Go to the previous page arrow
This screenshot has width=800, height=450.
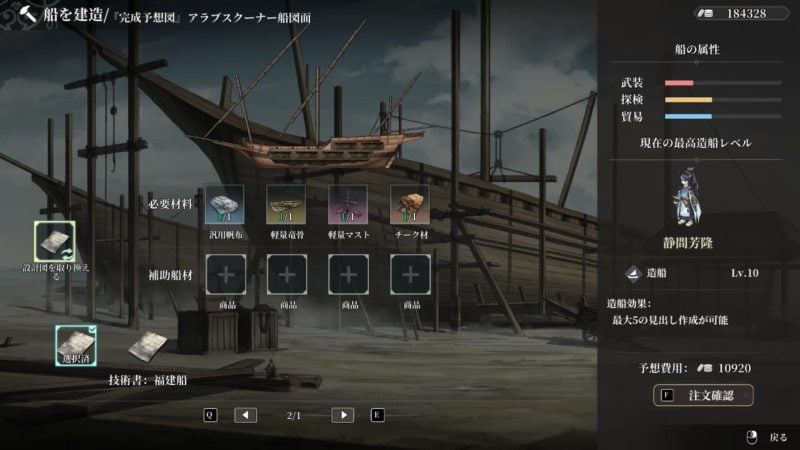[246, 415]
